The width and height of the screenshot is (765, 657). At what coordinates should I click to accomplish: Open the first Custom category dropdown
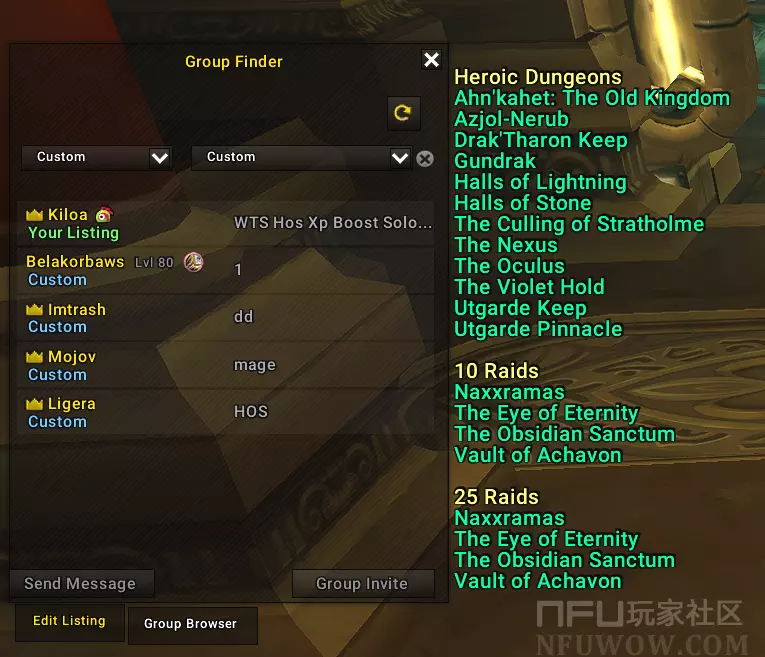tap(97, 157)
